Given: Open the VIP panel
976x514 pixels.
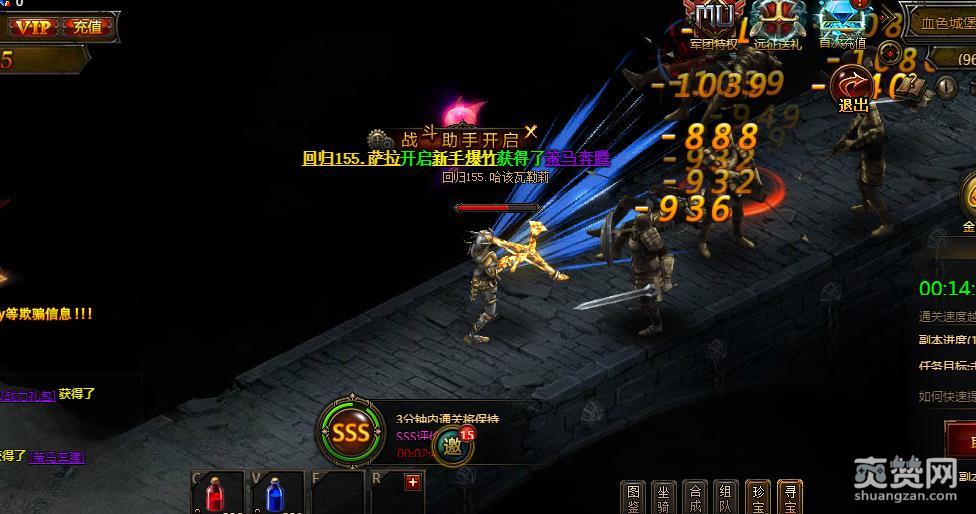Looking at the screenshot, I should tap(33, 27).
